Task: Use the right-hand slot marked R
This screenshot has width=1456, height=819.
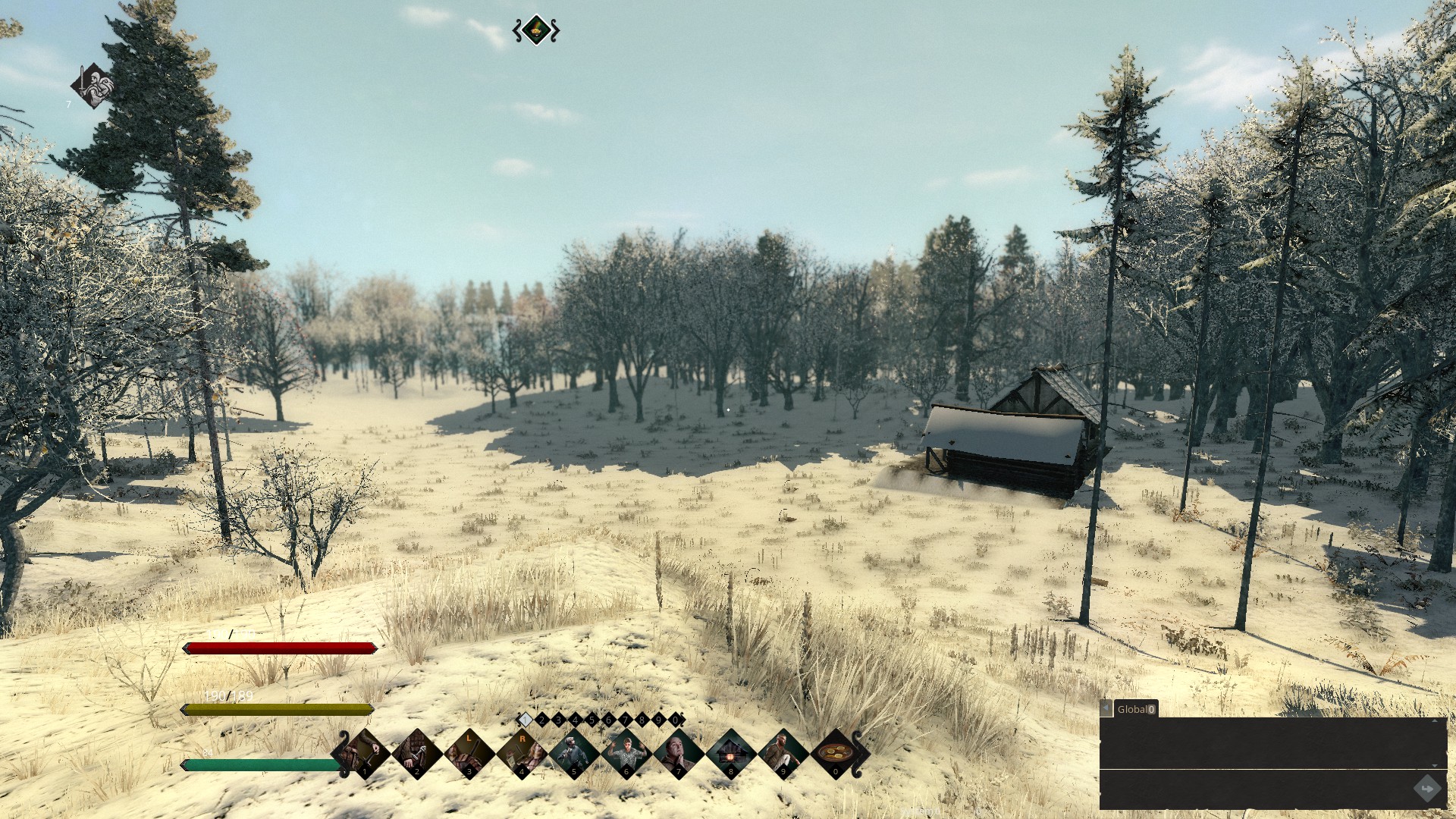Action: click(521, 754)
